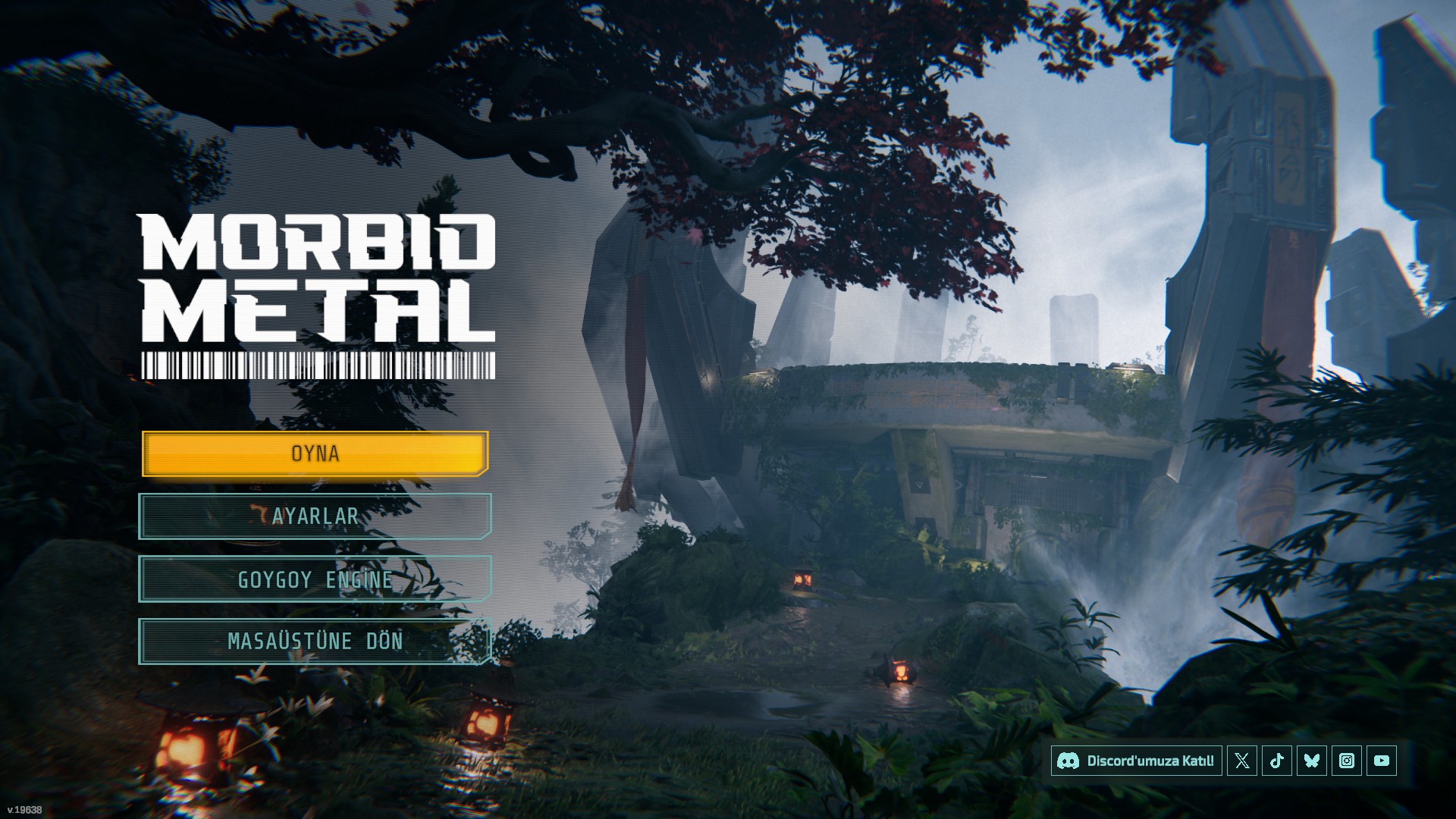1456x819 pixels.
Task: Select the GOYGOY ENGINE menu entry
Action: 315,579
